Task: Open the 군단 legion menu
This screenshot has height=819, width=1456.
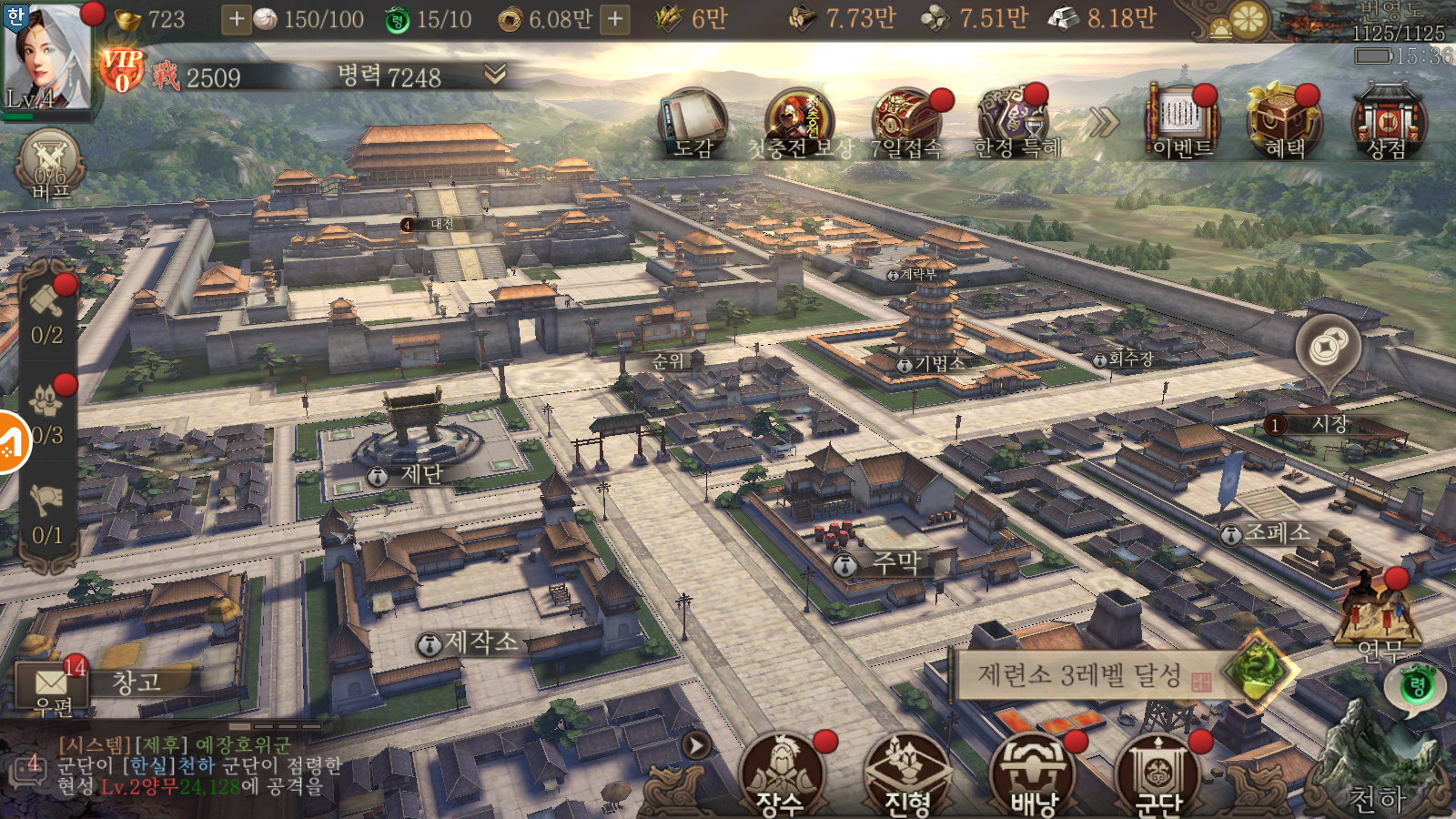Action: pyautogui.click(x=1158, y=773)
